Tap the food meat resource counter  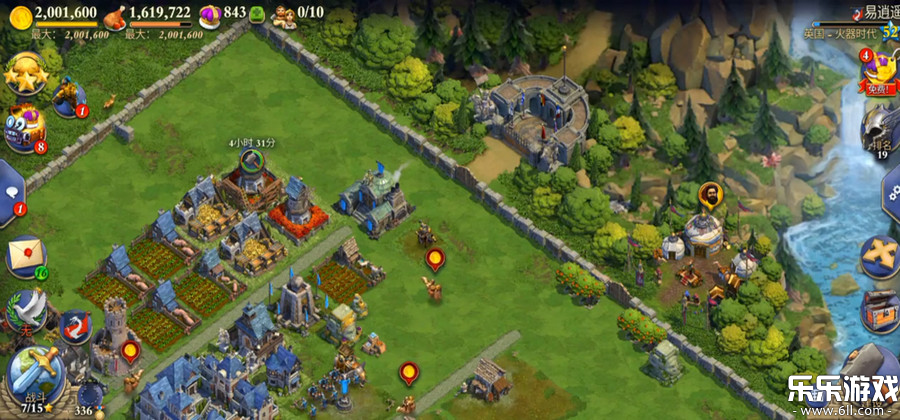[x=150, y=12]
